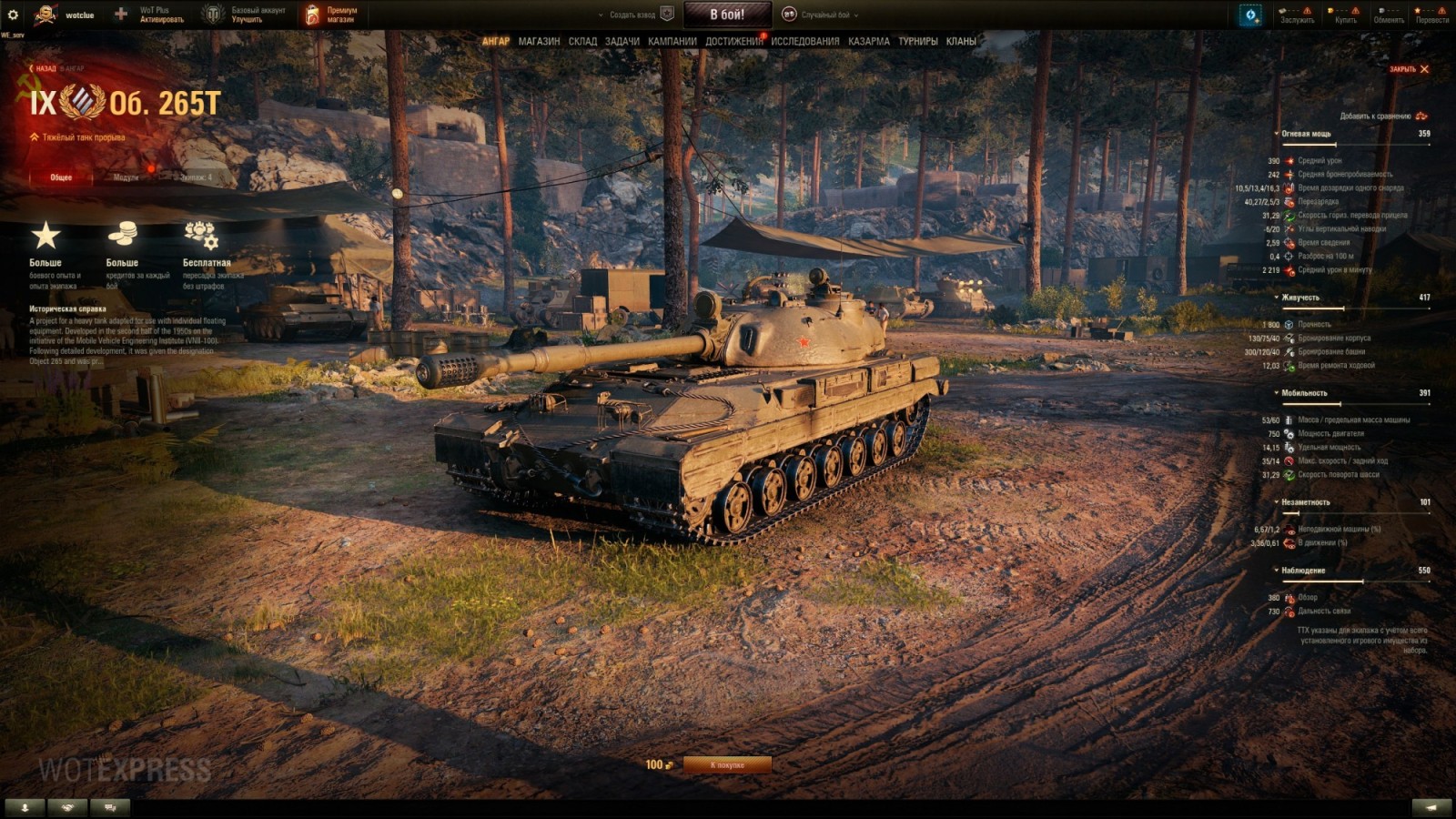The height and width of the screenshot is (819, 1456).
Task: Click the gold coin icon near Купить
Action: click(x=1330, y=10)
